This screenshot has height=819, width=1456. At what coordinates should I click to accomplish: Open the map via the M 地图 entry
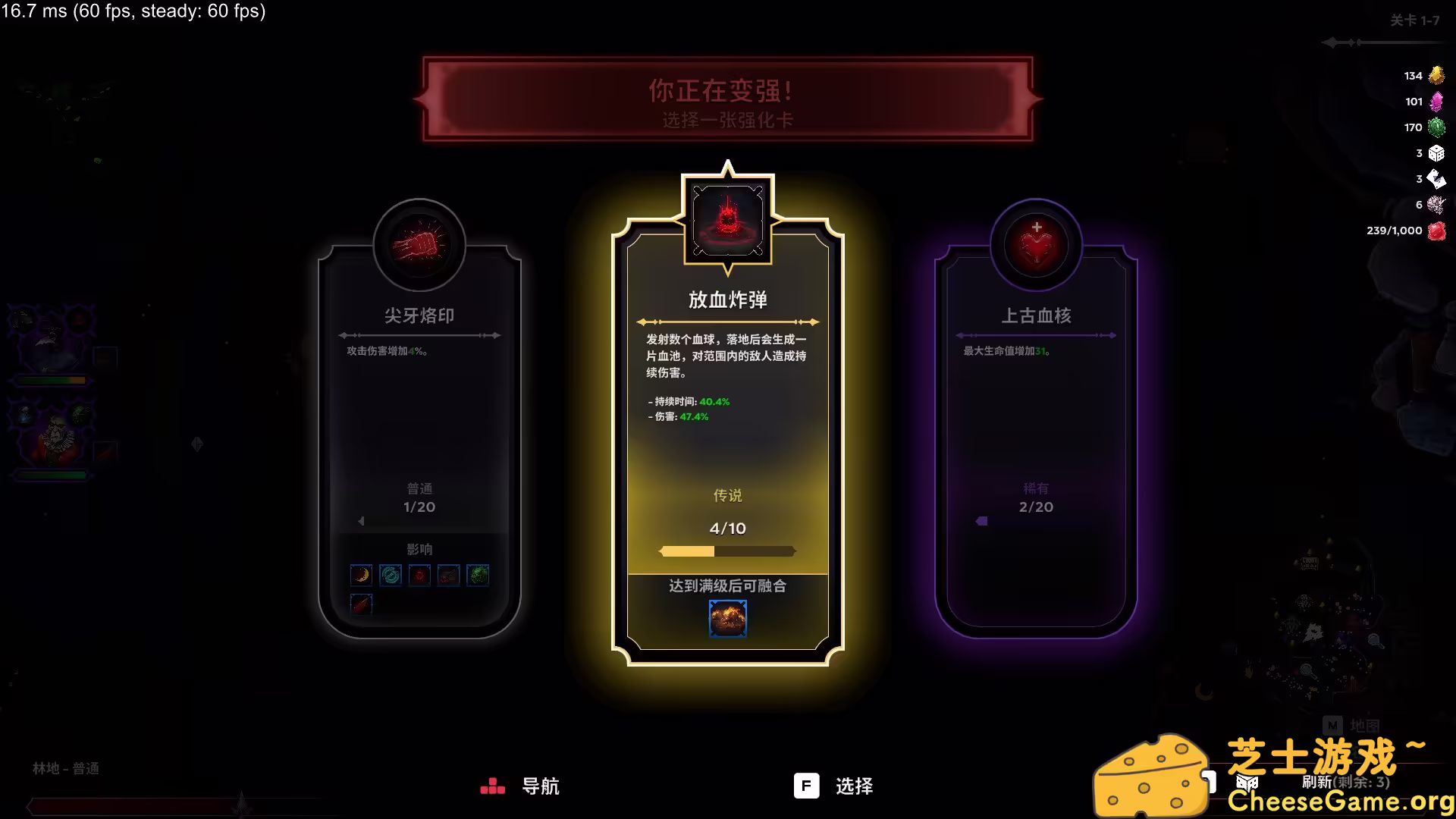point(1351,726)
